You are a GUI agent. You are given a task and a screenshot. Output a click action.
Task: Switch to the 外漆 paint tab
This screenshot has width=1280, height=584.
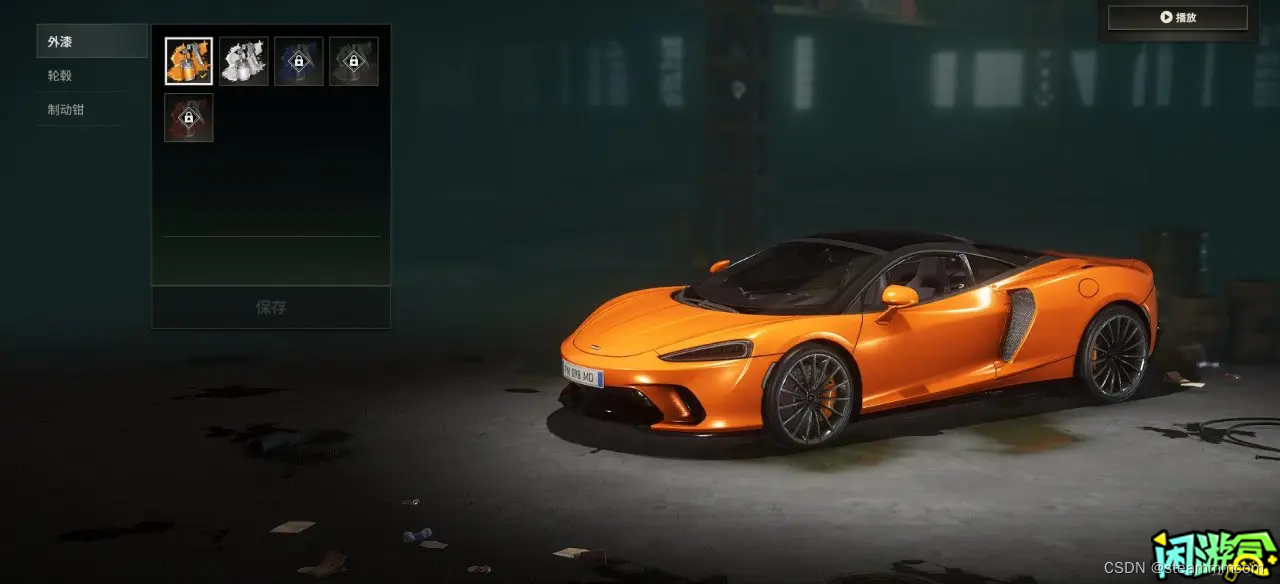point(91,42)
